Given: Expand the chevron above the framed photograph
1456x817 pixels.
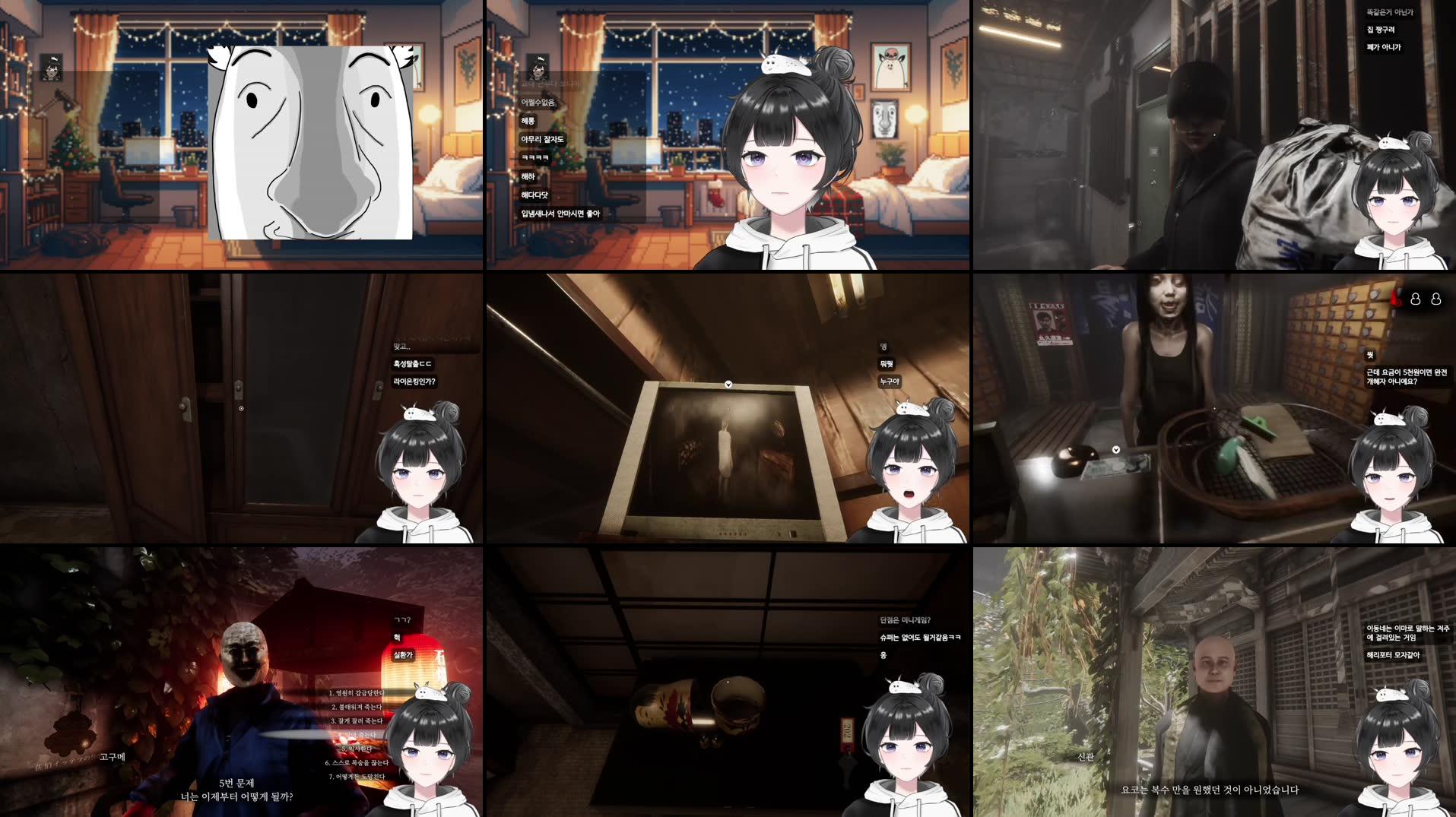Looking at the screenshot, I should click(728, 384).
